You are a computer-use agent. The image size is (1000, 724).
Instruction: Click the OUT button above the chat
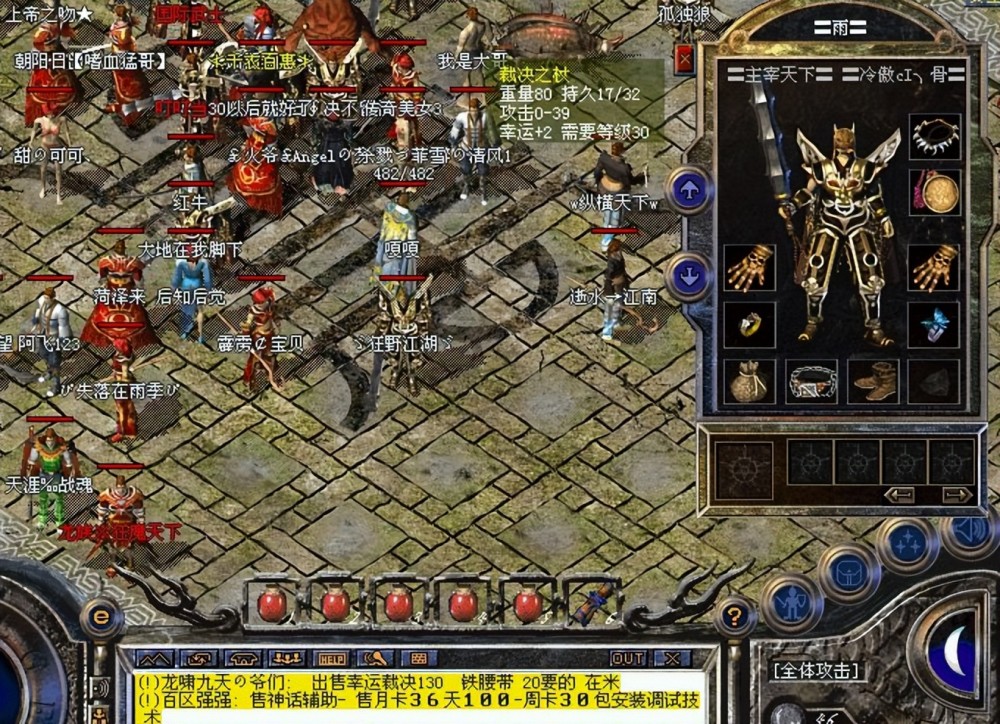point(627,659)
